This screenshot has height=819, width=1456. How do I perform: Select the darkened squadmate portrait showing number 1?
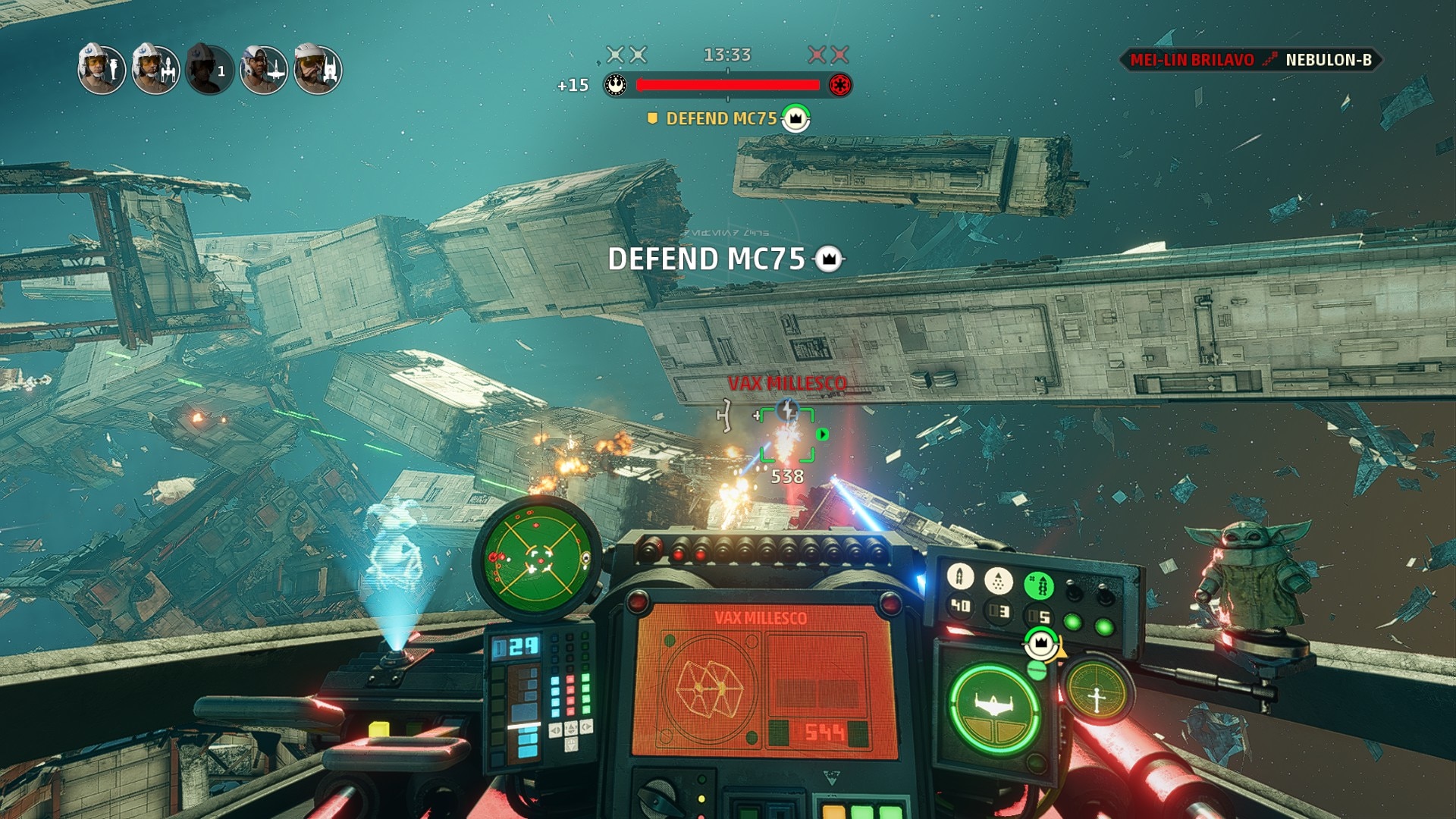click(x=210, y=69)
